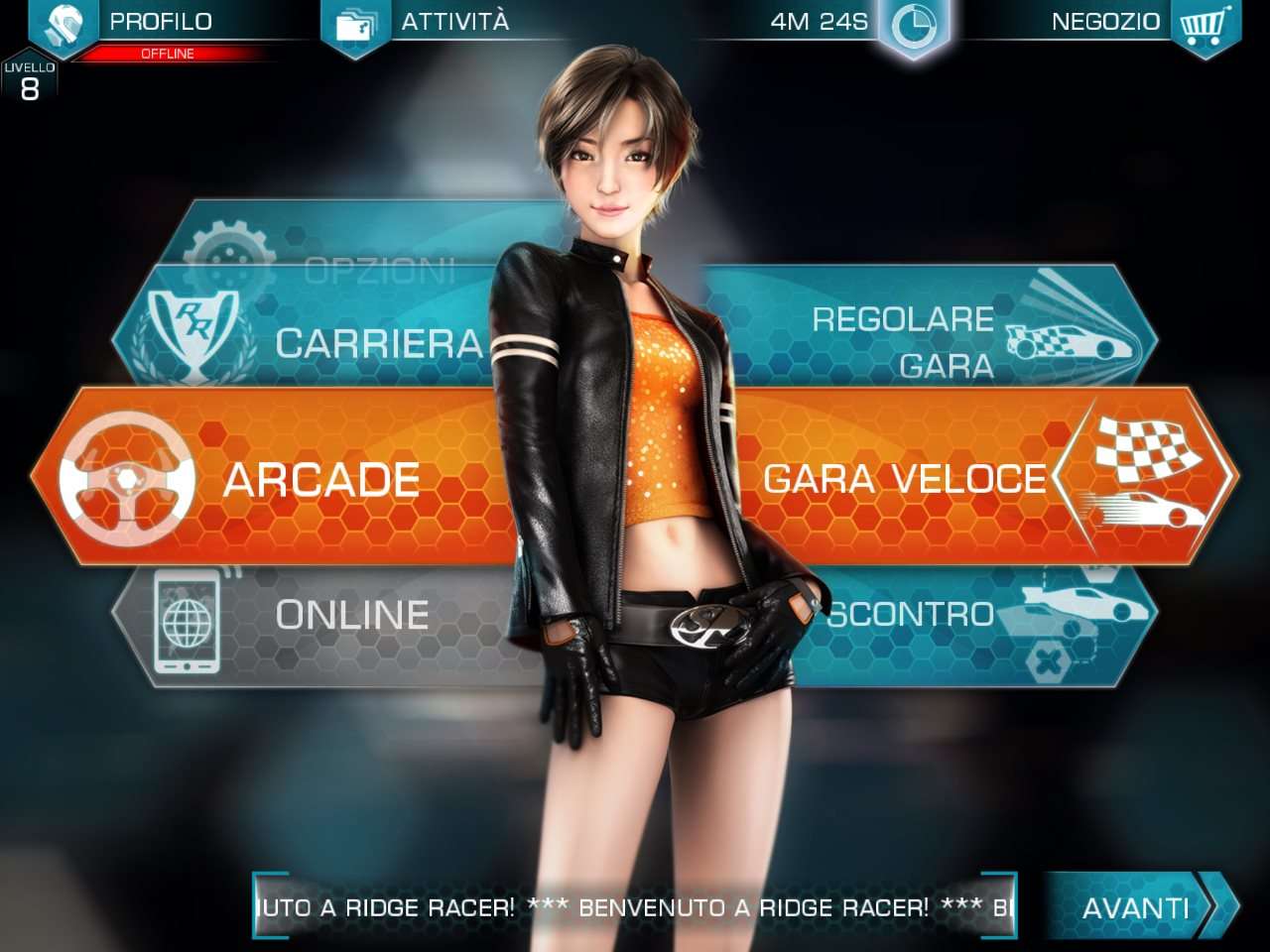This screenshot has height=952, width=1270.
Task: Select the clock timer icon
Action: tap(914, 26)
